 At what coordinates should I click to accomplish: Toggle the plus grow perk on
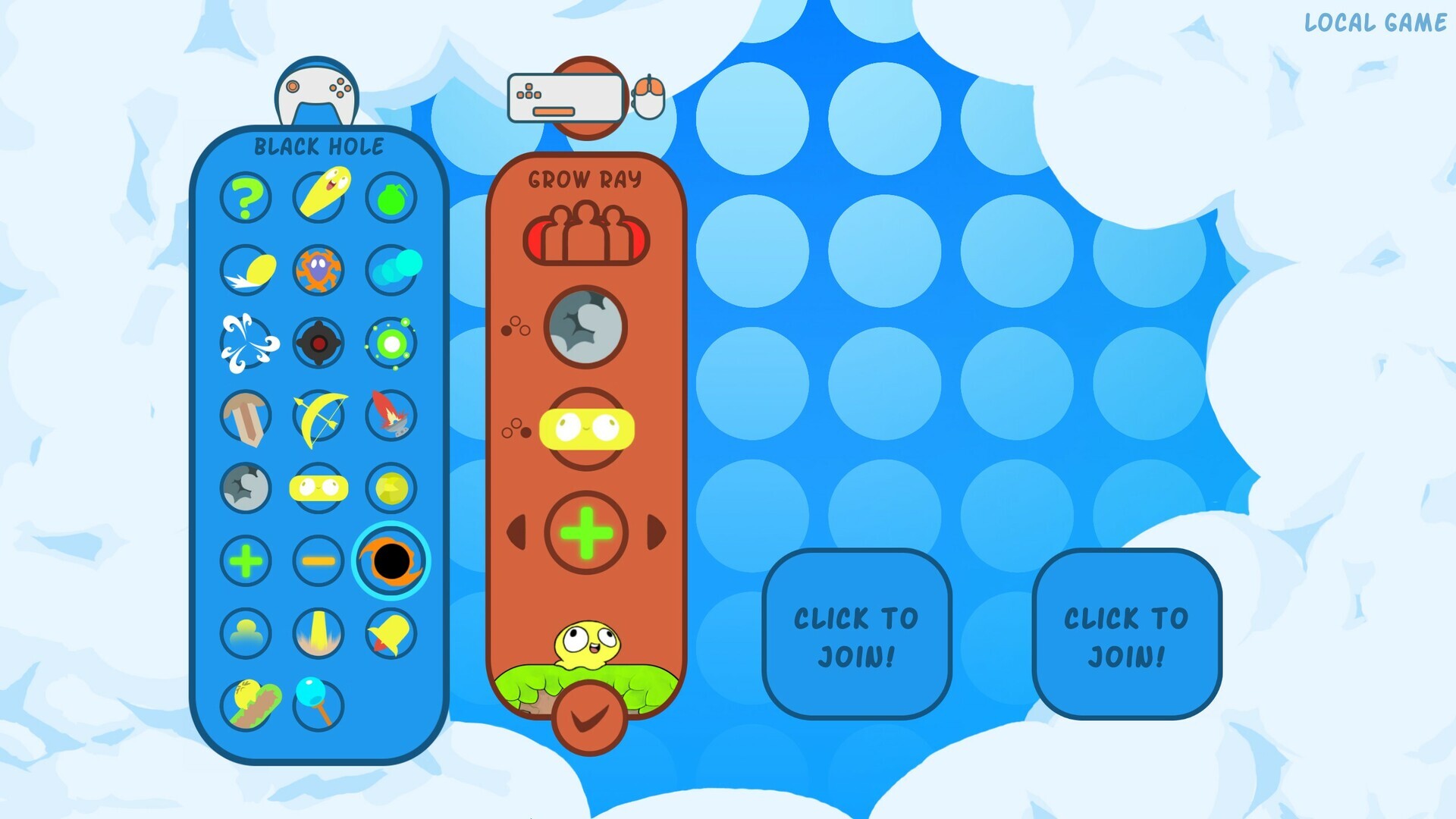click(246, 561)
